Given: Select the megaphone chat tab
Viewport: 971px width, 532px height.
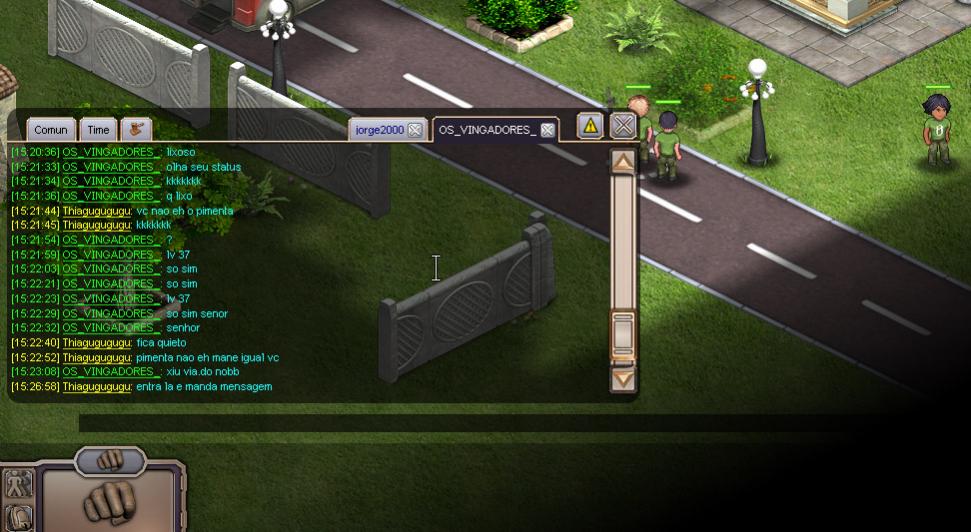Looking at the screenshot, I should tap(135, 130).
